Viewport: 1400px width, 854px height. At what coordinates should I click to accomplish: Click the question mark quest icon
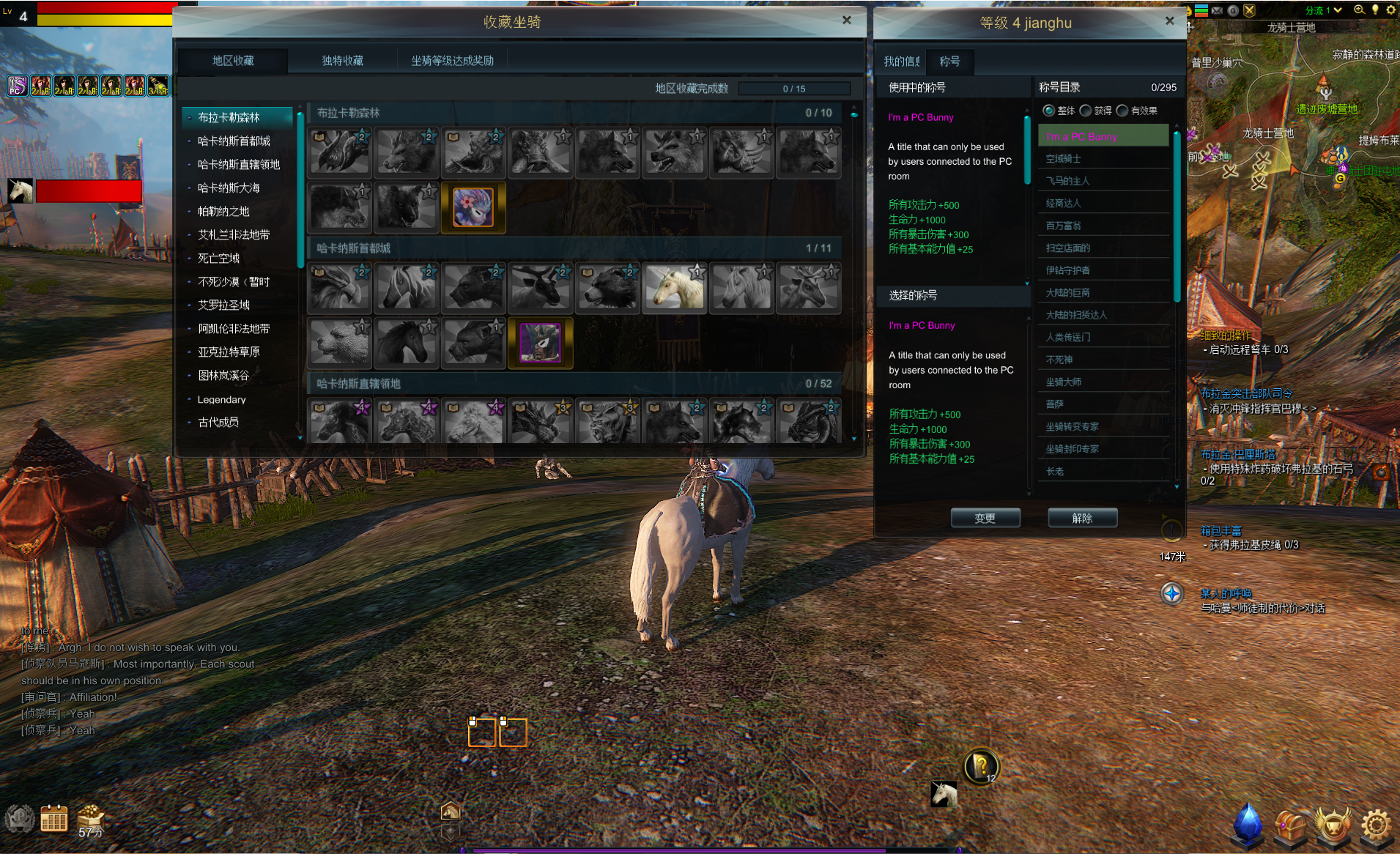pyautogui.click(x=980, y=767)
